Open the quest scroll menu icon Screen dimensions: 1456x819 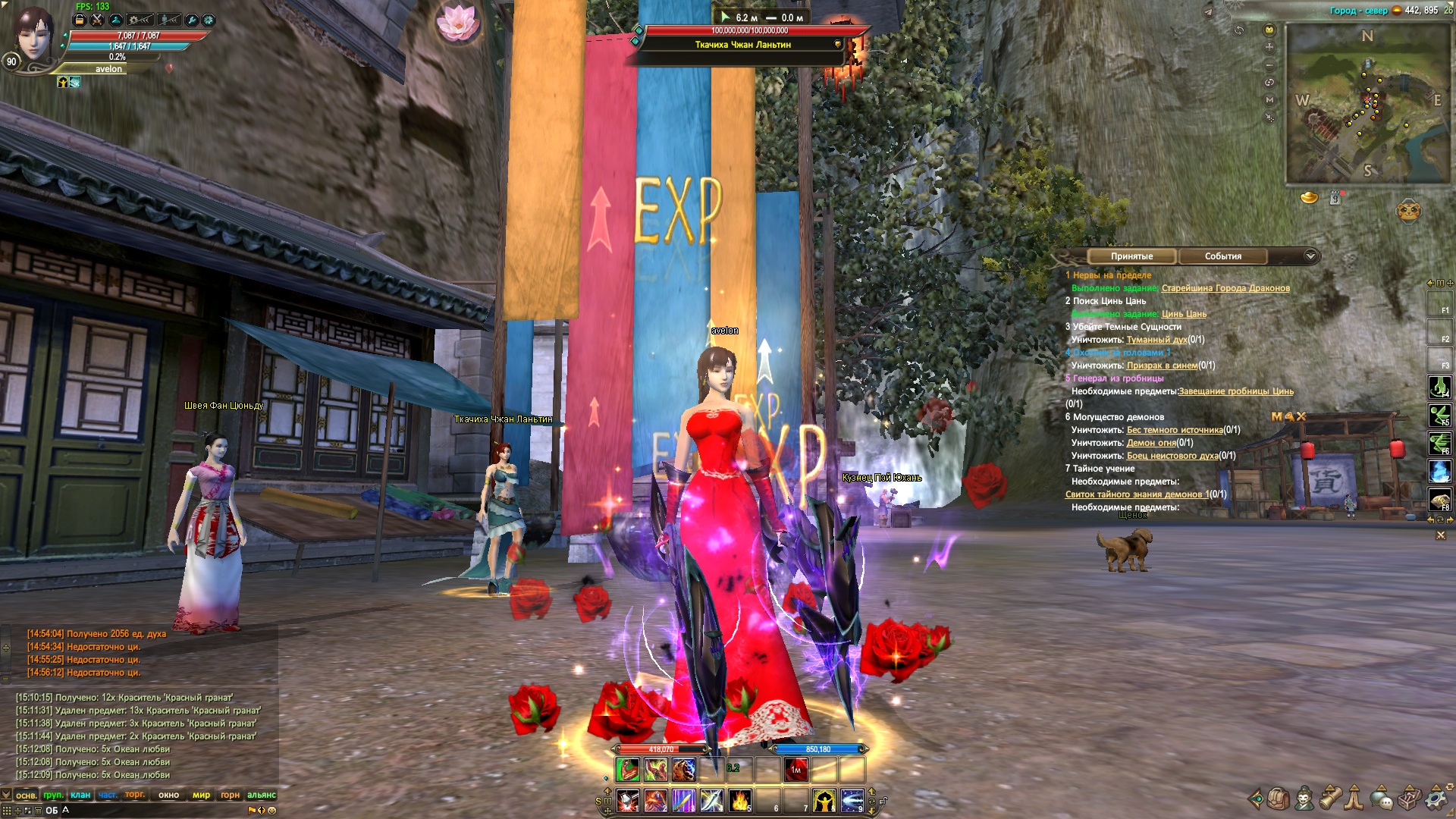(1330, 799)
